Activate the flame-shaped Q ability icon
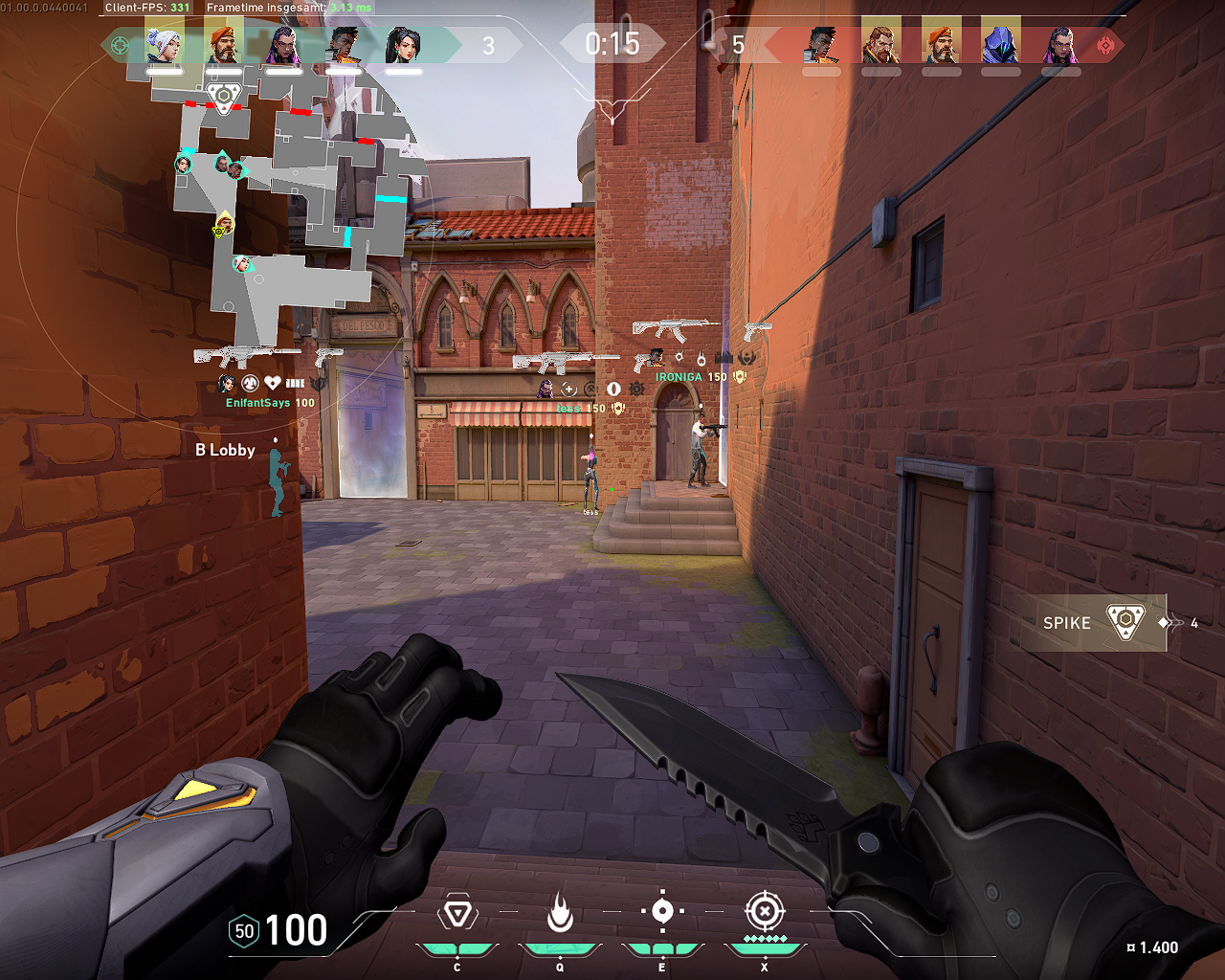Screen dimensions: 1225x980 561,911
